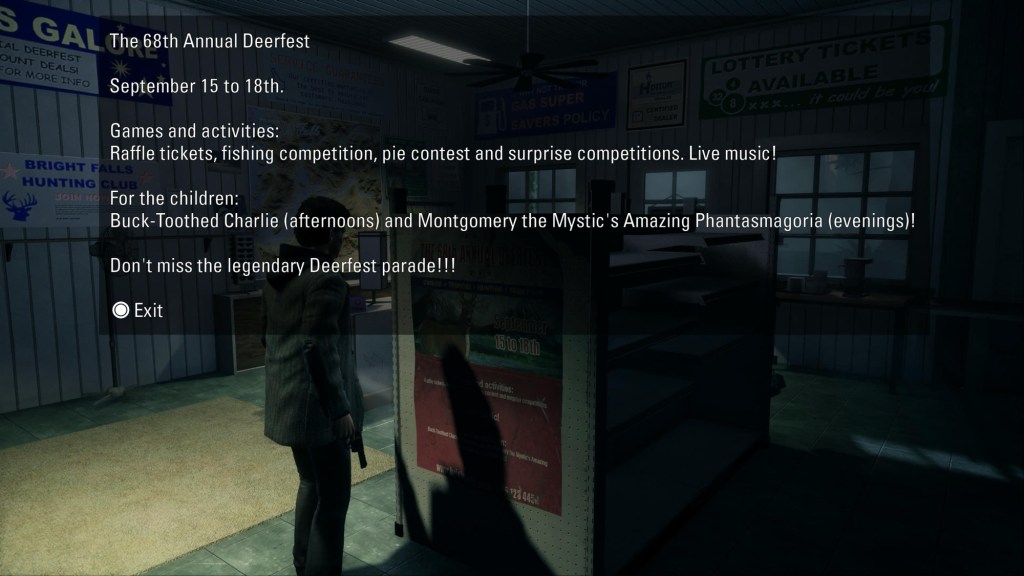Exit the Deerfest poster text
Image resolution: width=1024 pixels, height=576 pixels.
[x=138, y=310]
